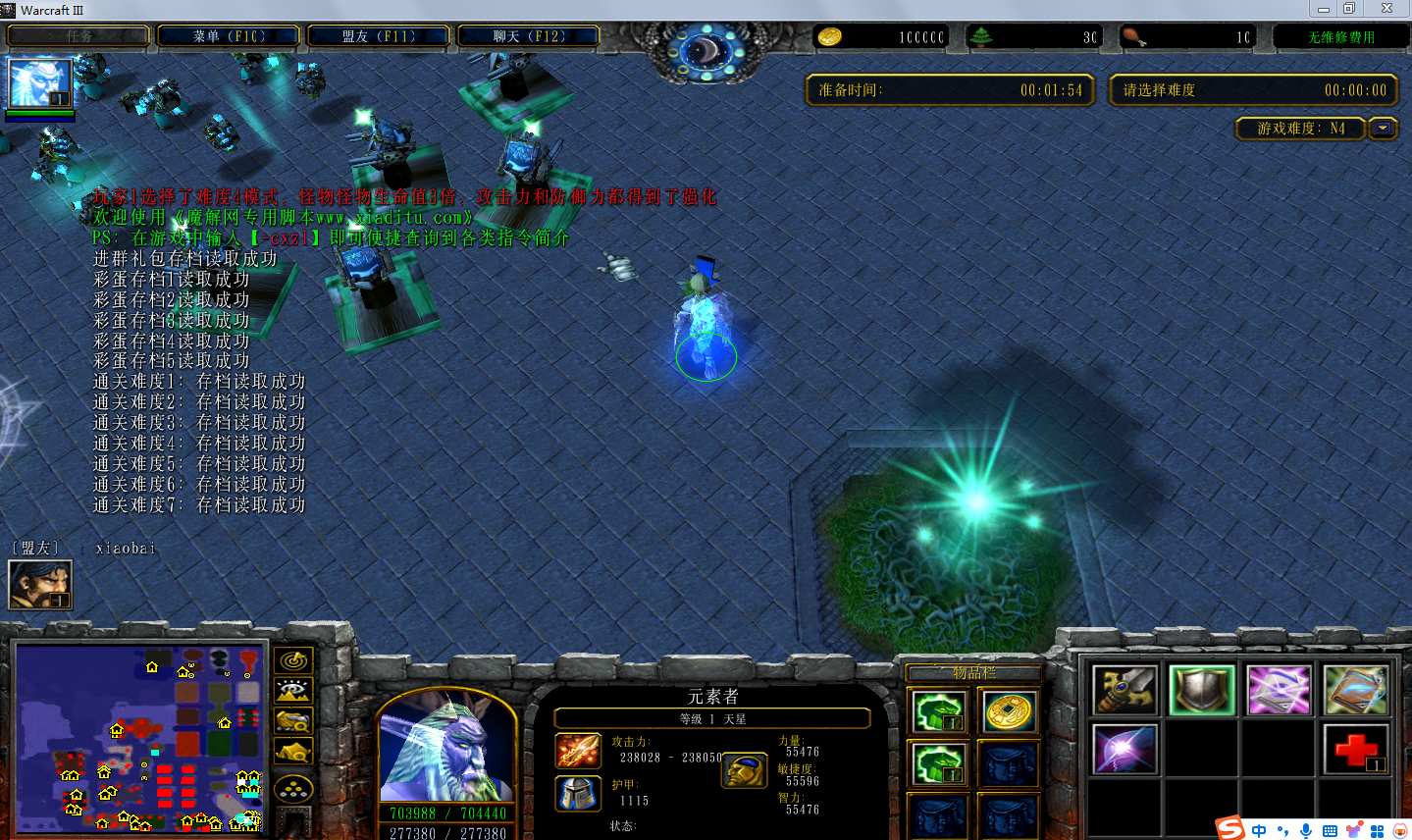Screen dimensions: 1412x840
Task: Toggle the creep camp display minimap button
Action: [293, 753]
